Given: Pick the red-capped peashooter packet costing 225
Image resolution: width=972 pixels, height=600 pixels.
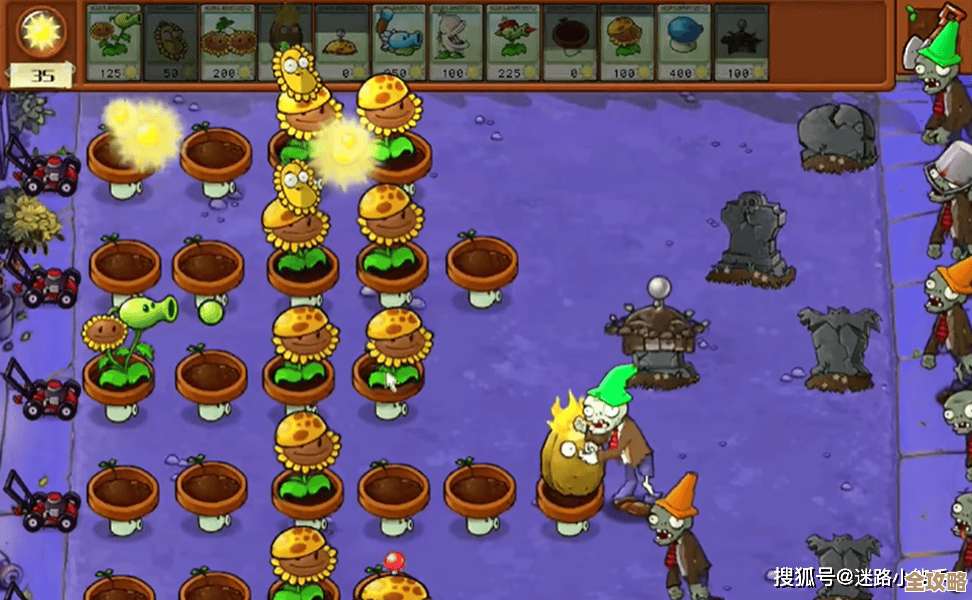Looking at the screenshot, I should [513, 42].
